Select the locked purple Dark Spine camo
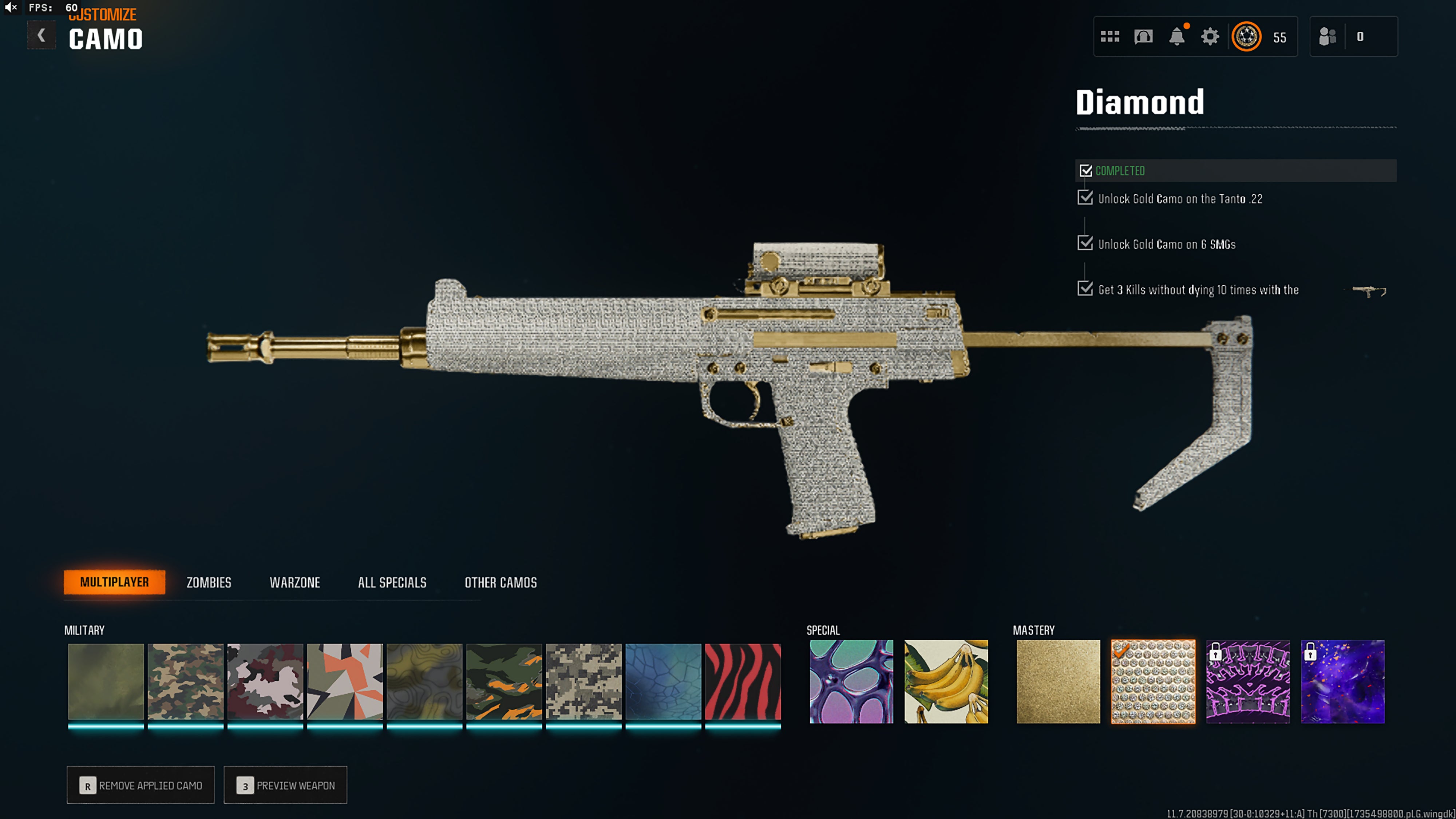1456x819 pixels. tap(1248, 681)
